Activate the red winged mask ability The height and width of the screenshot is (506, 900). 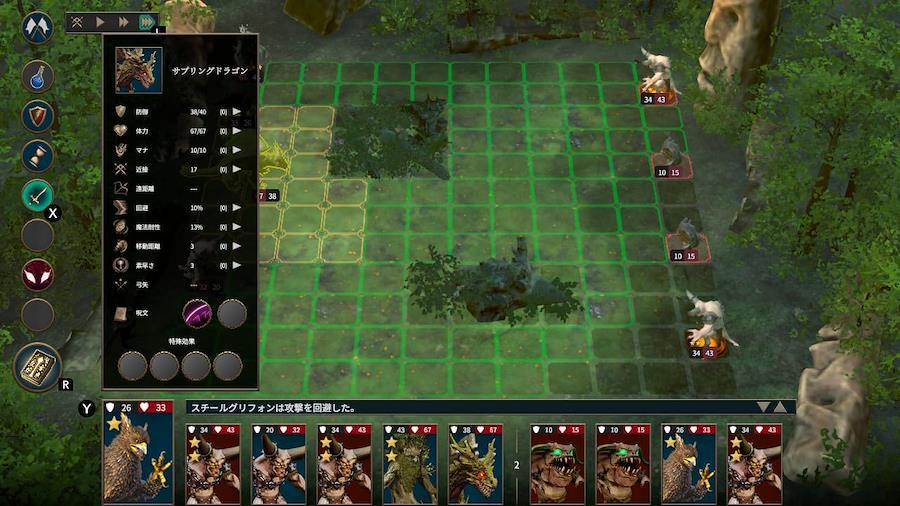click(38, 274)
